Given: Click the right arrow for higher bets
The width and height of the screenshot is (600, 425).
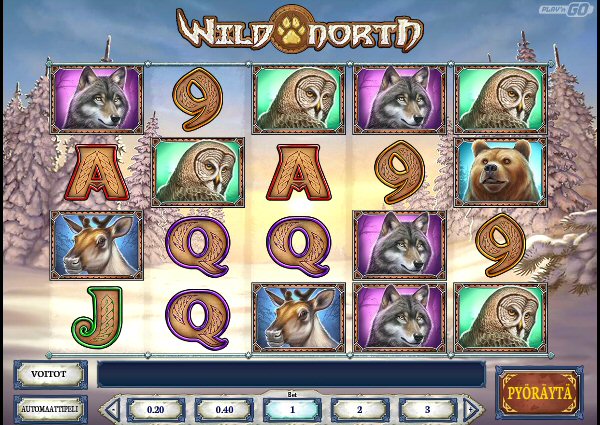Looking at the screenshot, I should [x=472, y=409].
